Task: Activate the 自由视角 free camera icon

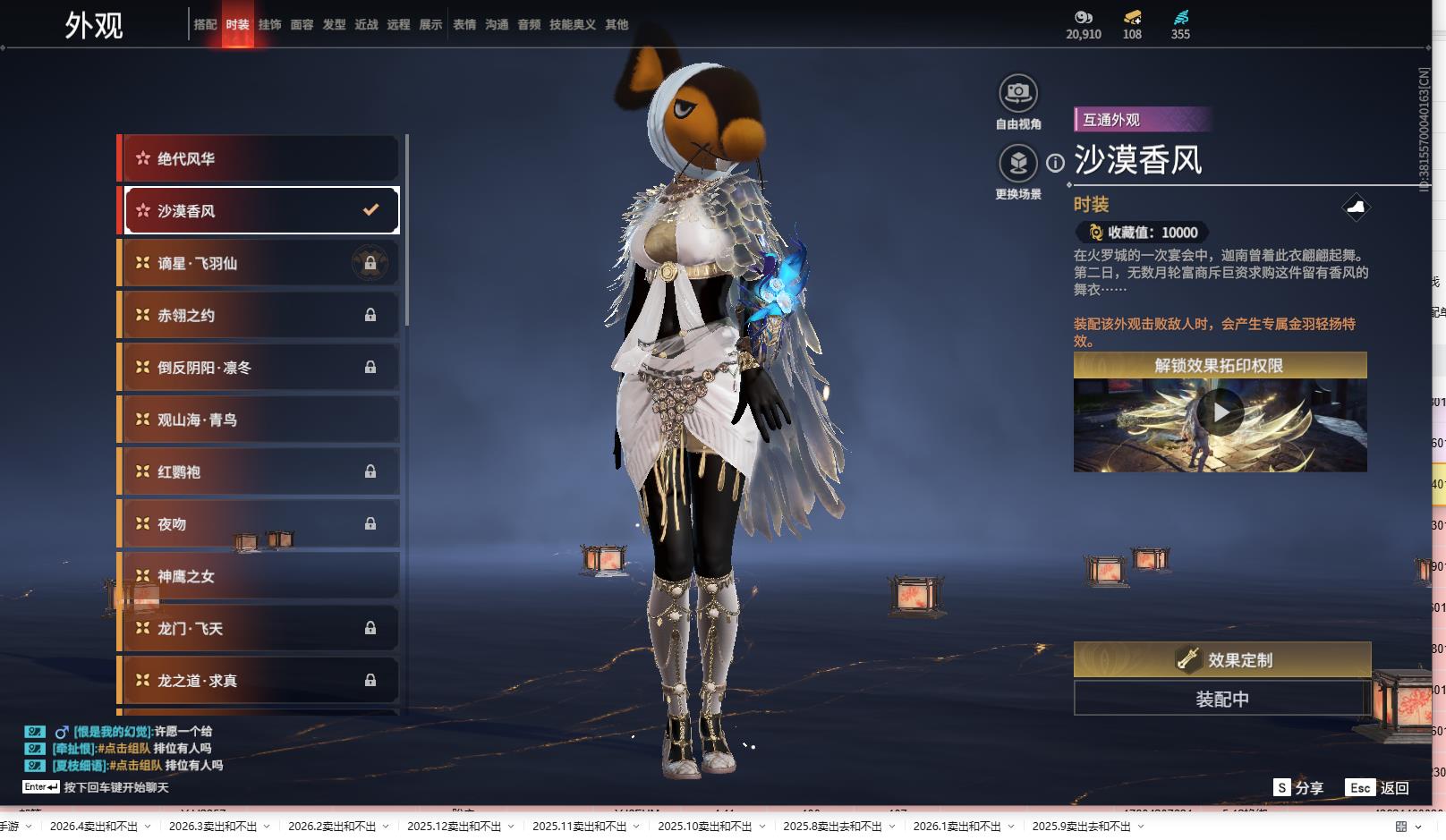Action: click(1017, 93)
